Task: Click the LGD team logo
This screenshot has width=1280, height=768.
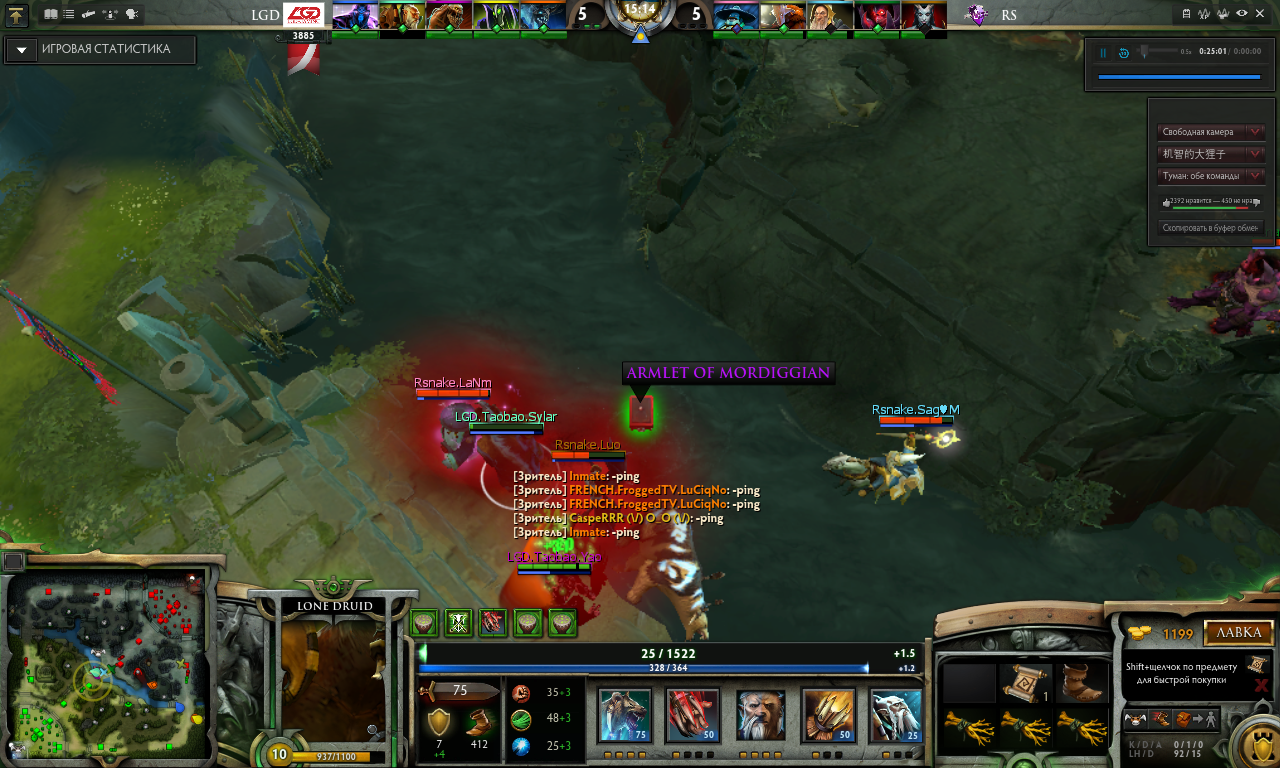Action: [x=304, y=16]
